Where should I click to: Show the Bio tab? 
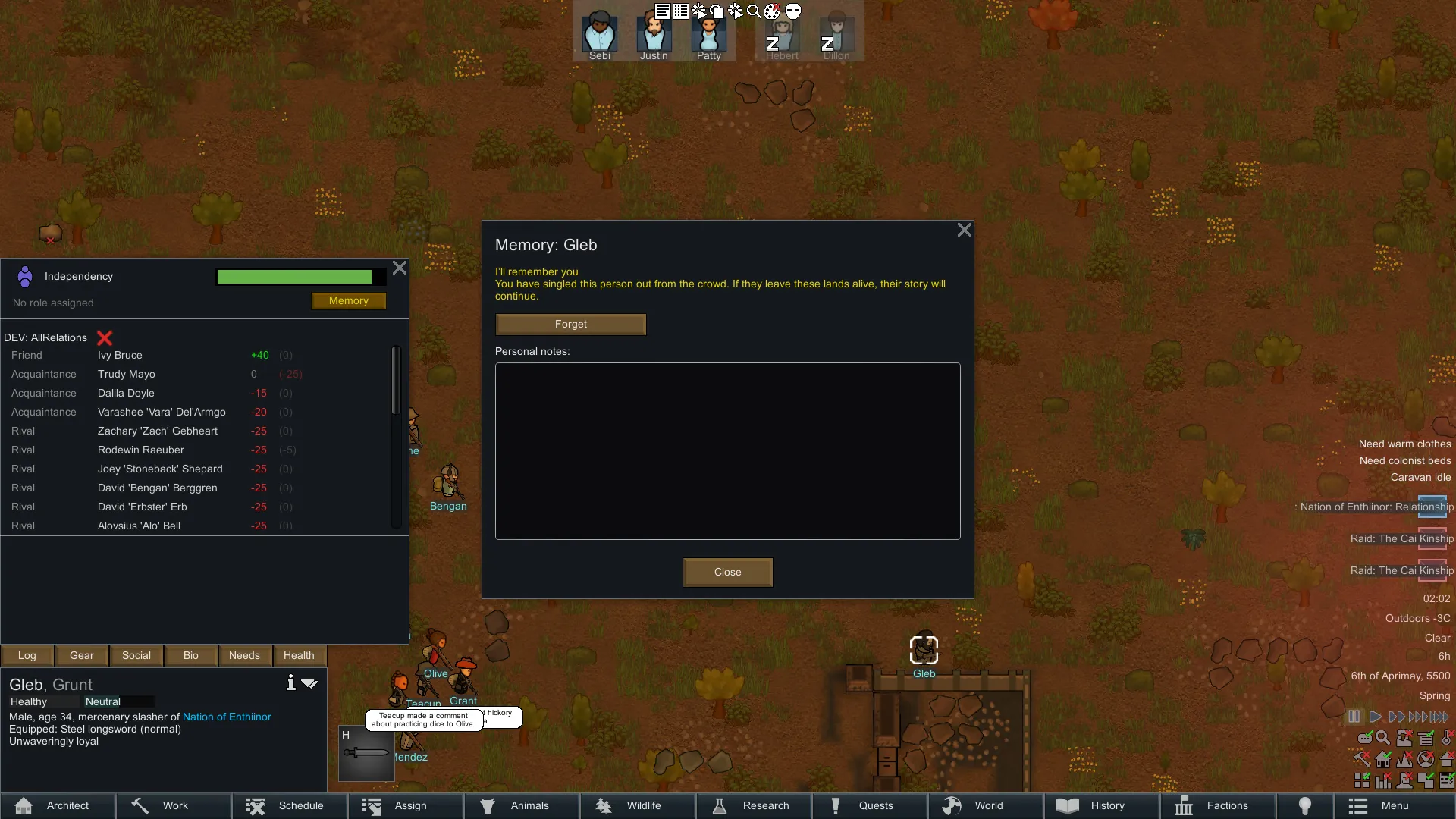(191, 656)
